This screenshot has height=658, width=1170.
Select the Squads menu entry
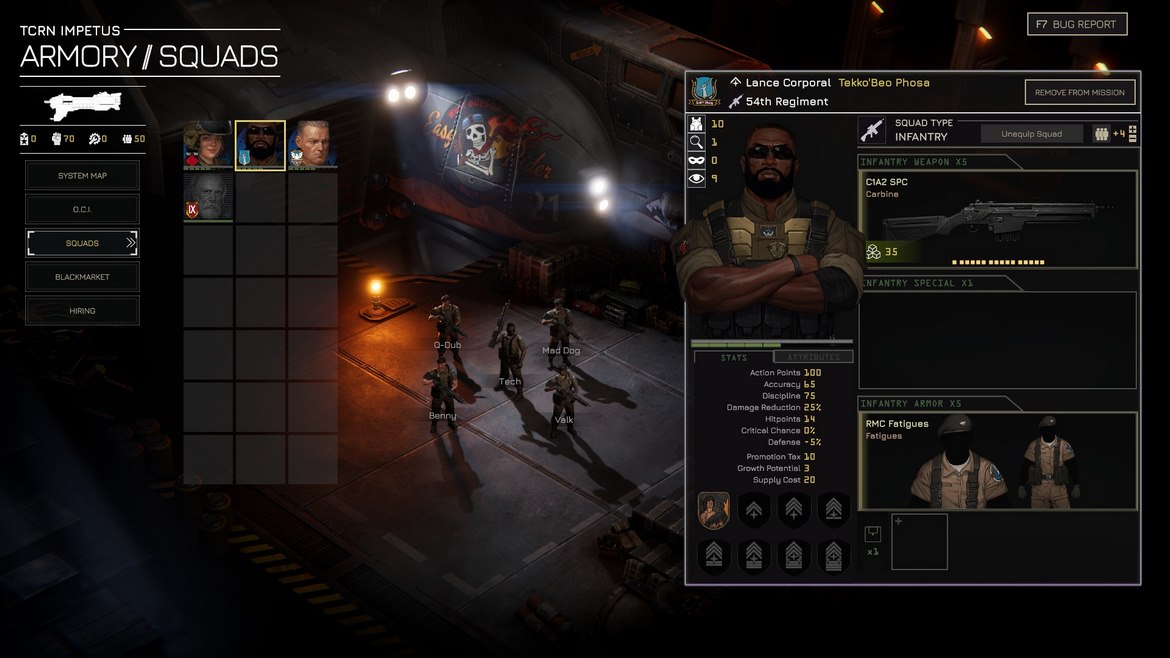tap(82, 243)
